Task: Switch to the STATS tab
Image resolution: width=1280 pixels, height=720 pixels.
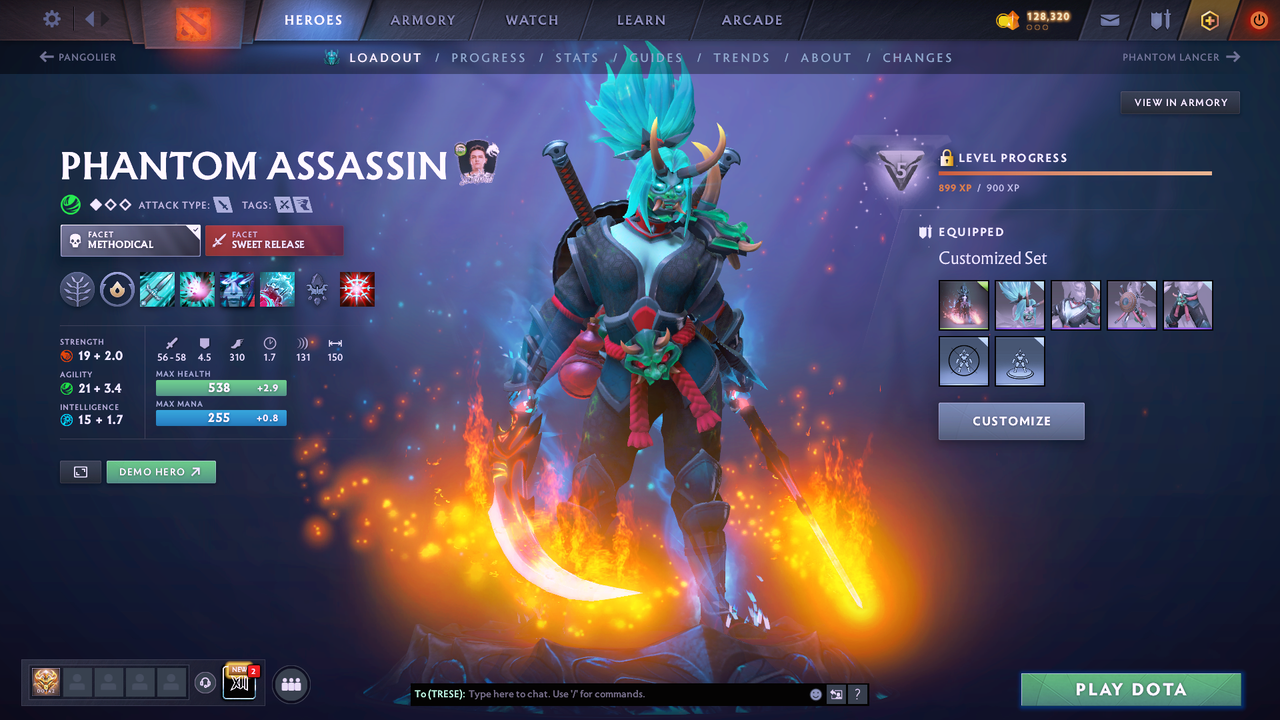Action: coord(577,57)
